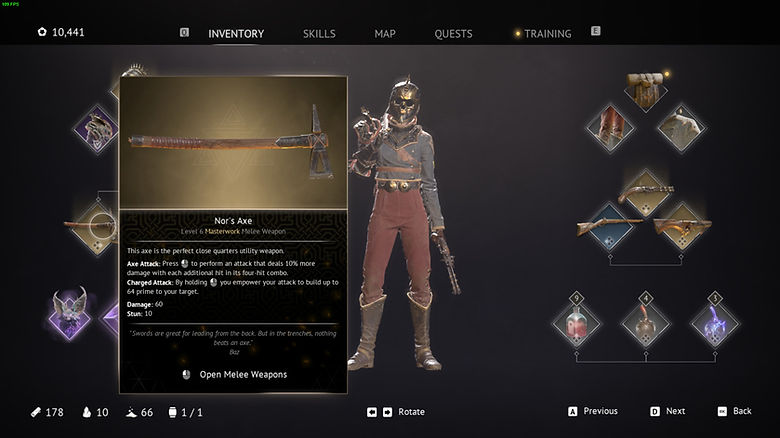The image size is (780, 438).
Task: Choose the ornate curved-stock gun slot
Action: point(680,226)
